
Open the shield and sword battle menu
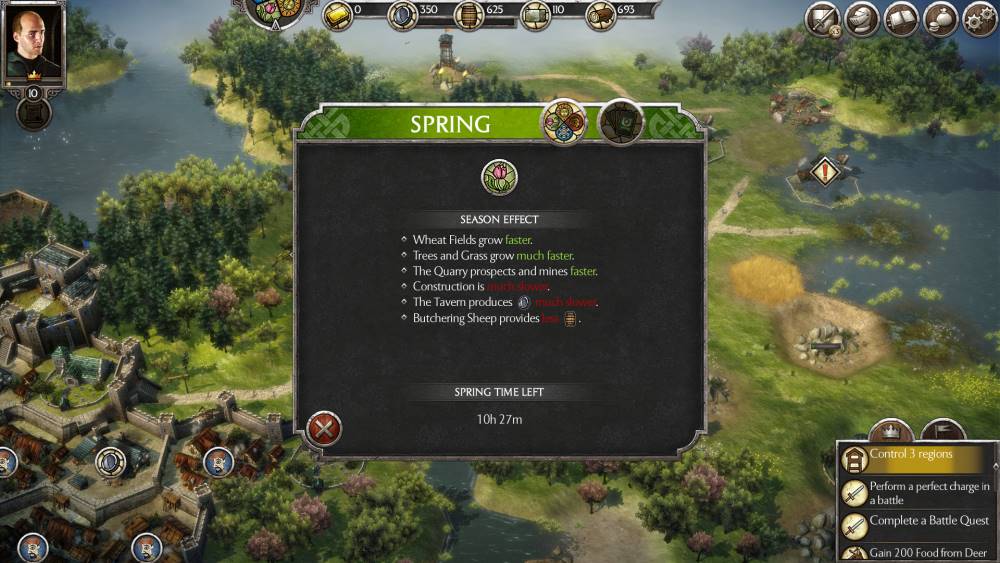[824, 18]
